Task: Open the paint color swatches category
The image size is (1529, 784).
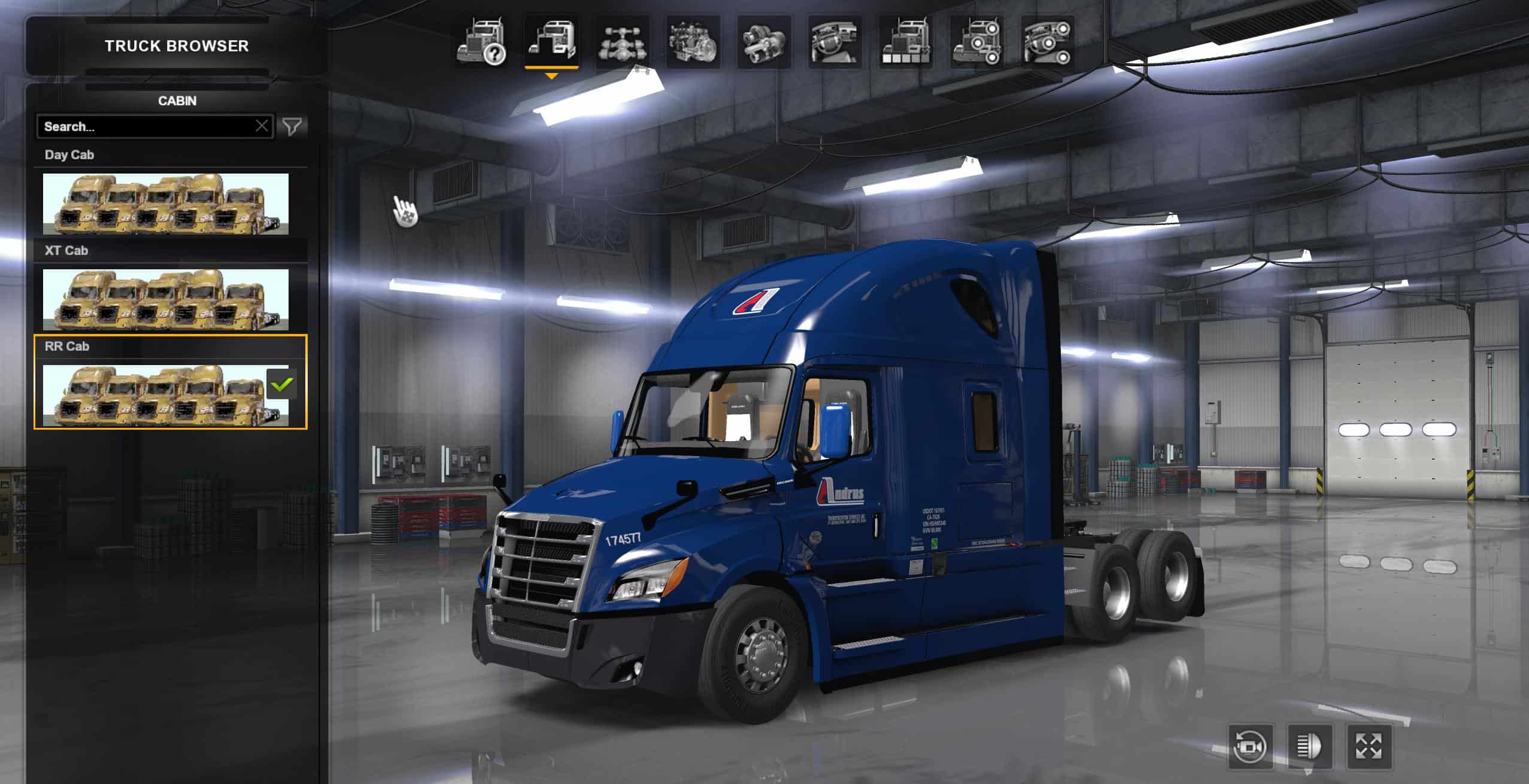Action: (x=906, y=42)
